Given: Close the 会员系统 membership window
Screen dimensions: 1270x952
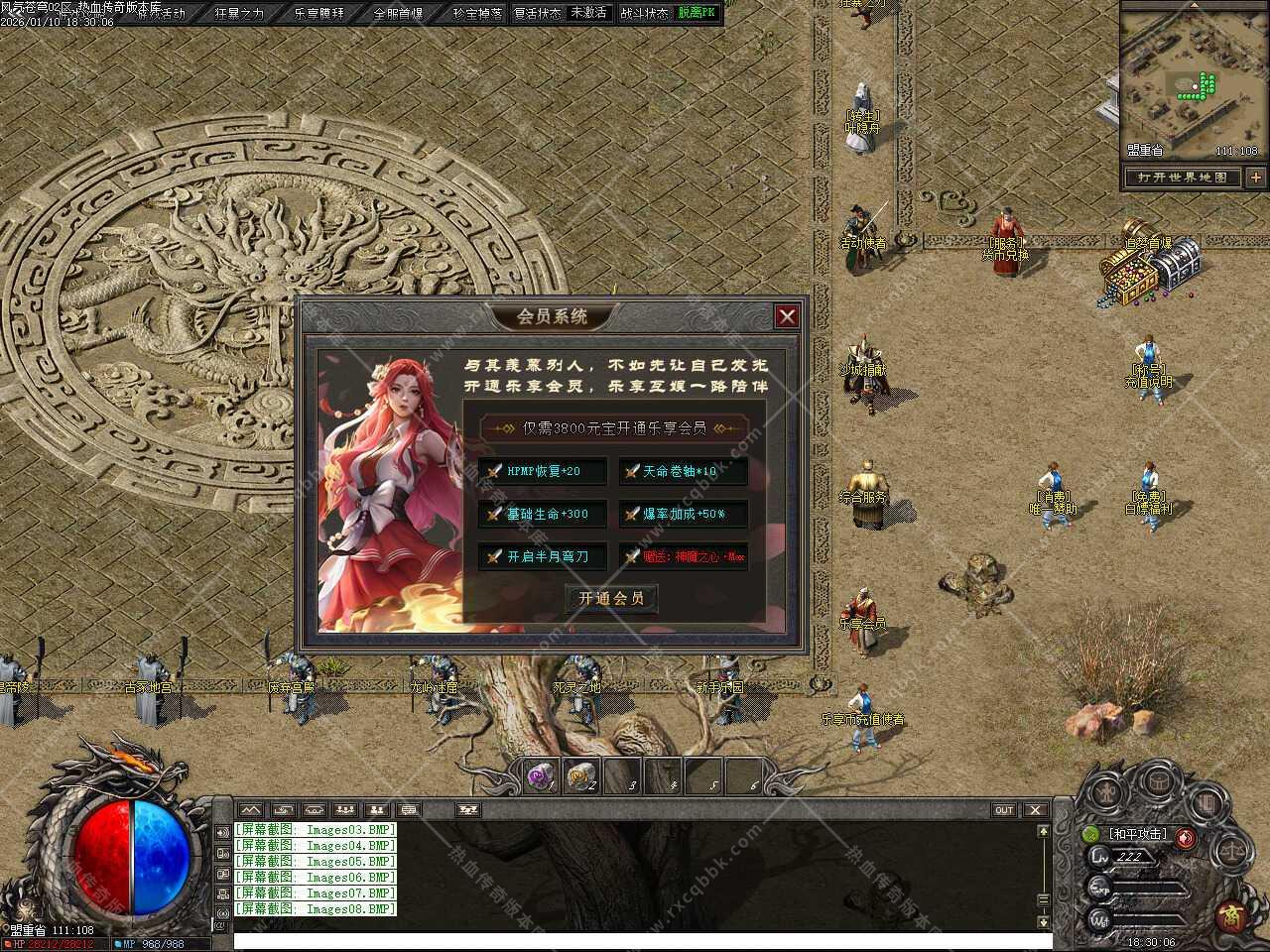Looking at the screenshot, I should (787, 316).
